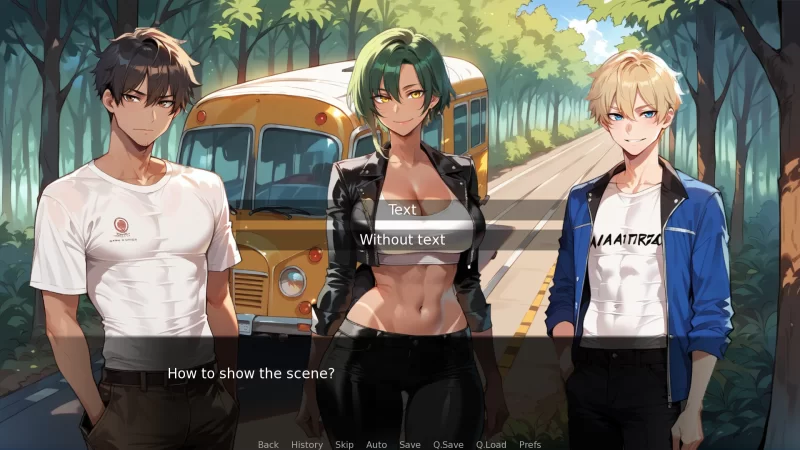
Task: Open the Prefs menu
Action: click(530, 444)
